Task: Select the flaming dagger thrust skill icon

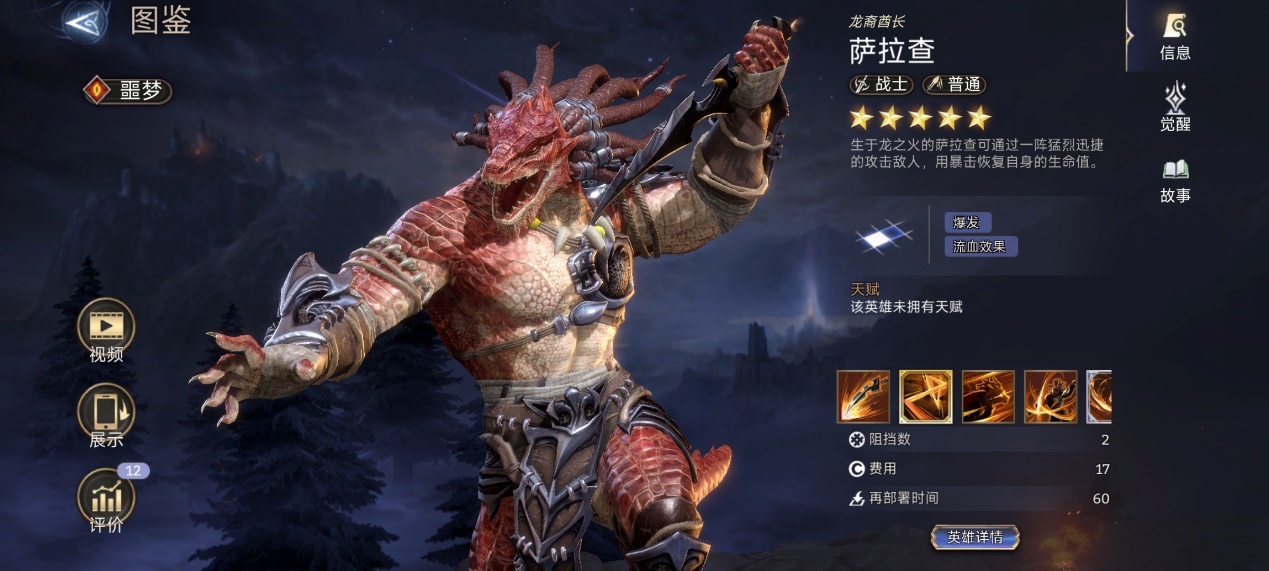Action: pos(863,396)
